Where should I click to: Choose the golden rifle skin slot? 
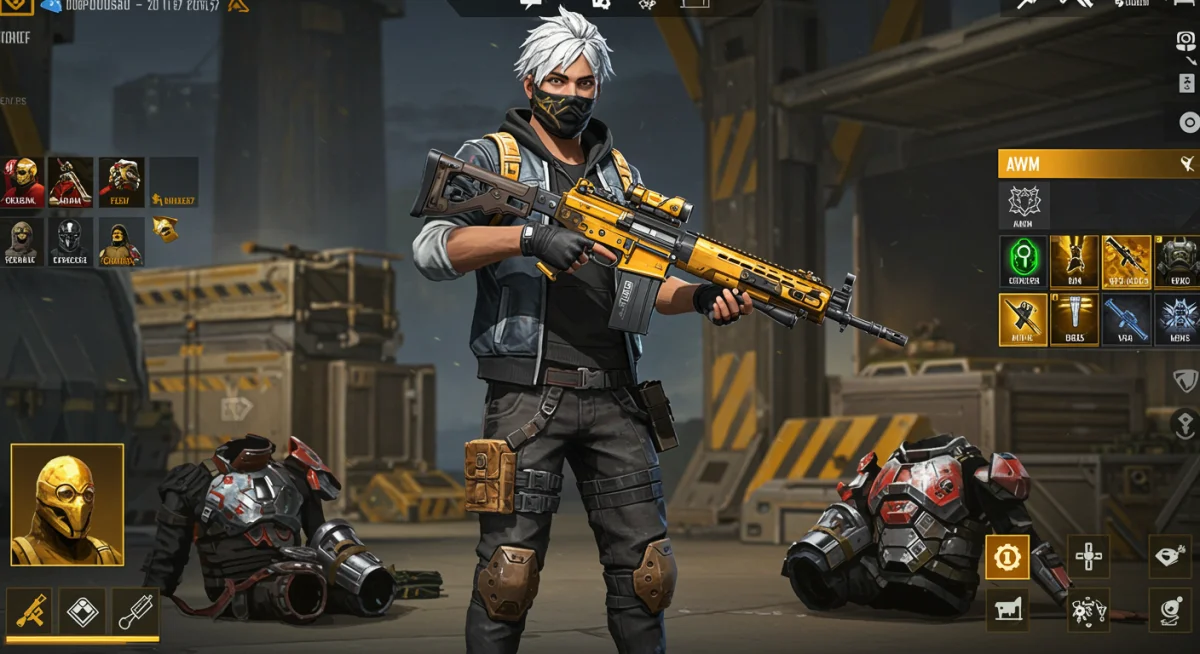(1126, 261)
